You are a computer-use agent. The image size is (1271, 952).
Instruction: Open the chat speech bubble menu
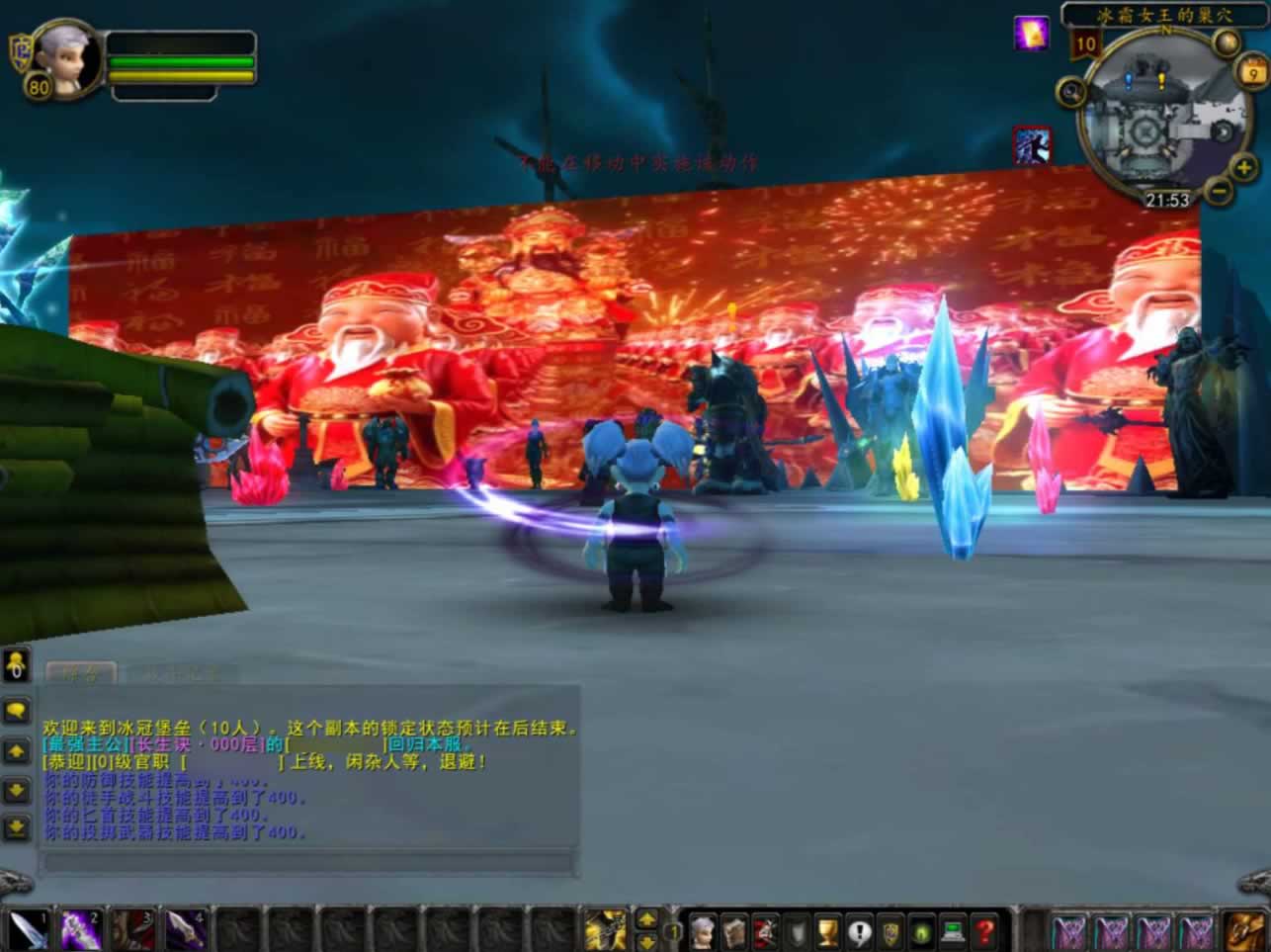[x=17, y=711]
